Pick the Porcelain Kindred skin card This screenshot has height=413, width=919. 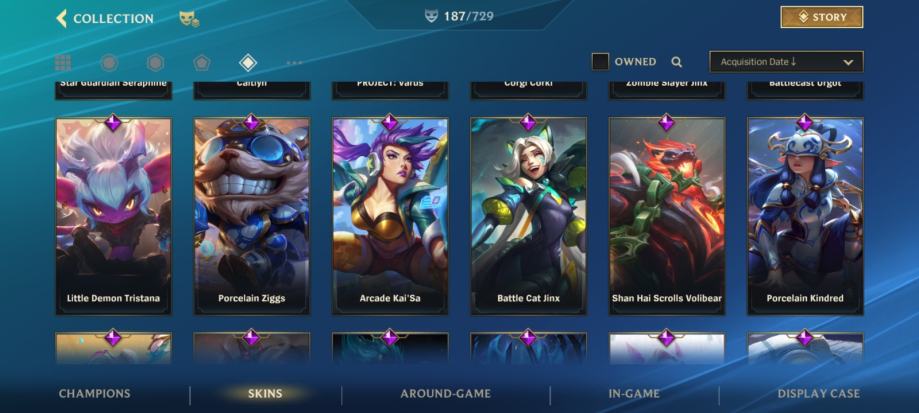(805, 216)
